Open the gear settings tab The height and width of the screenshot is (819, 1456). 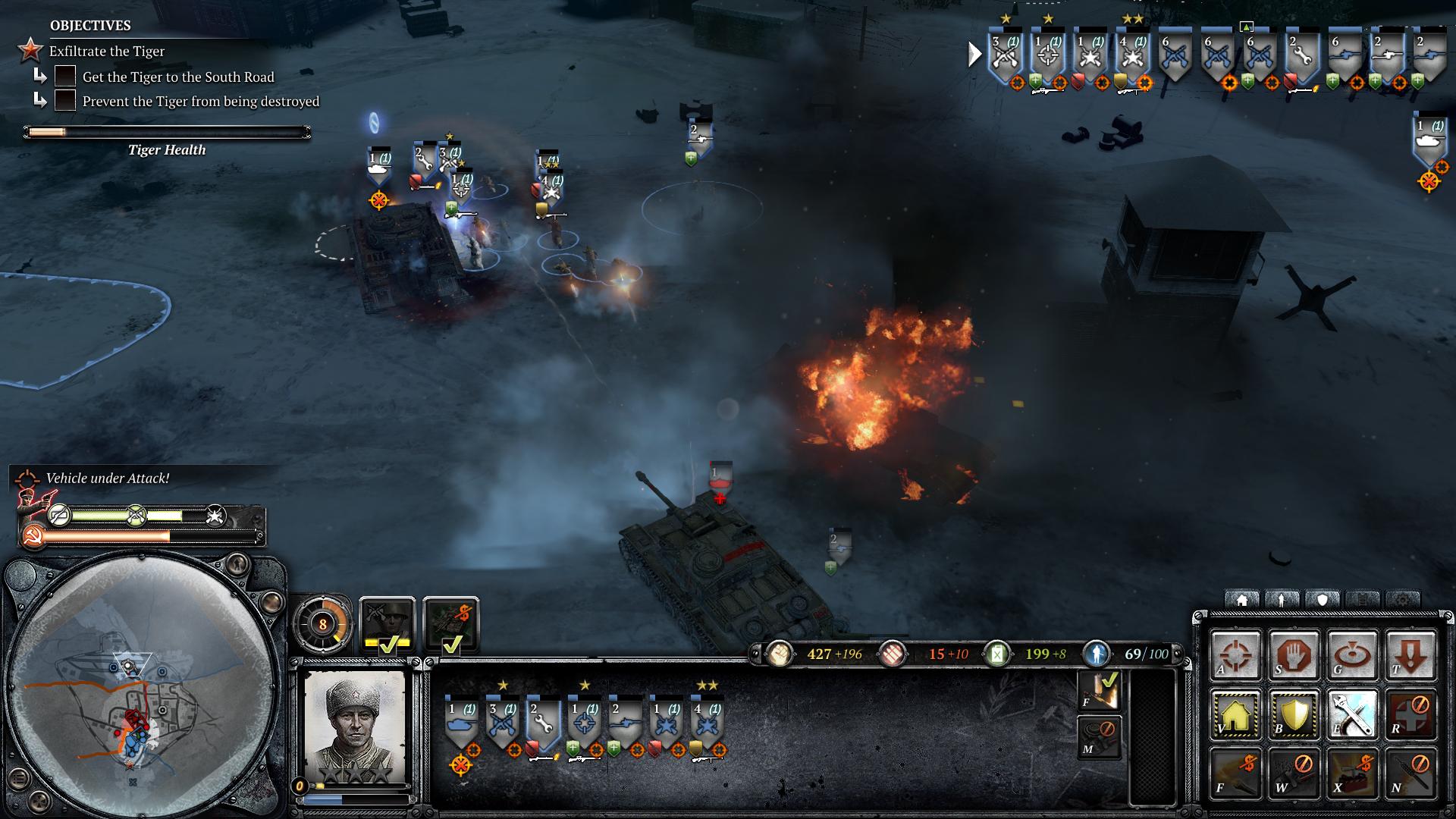pos(1403,600)
